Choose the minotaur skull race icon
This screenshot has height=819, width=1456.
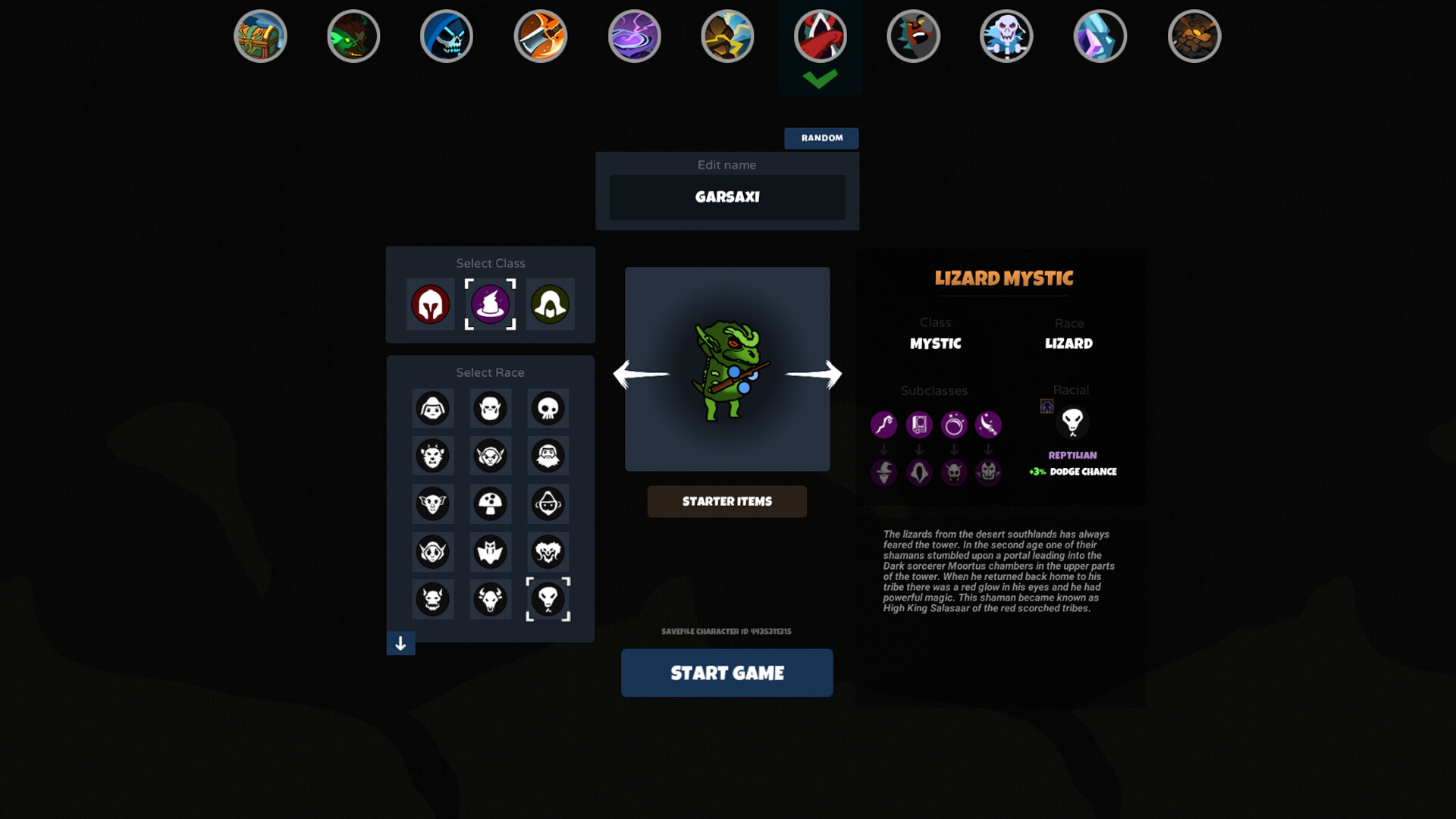click(x=491, y=599)
